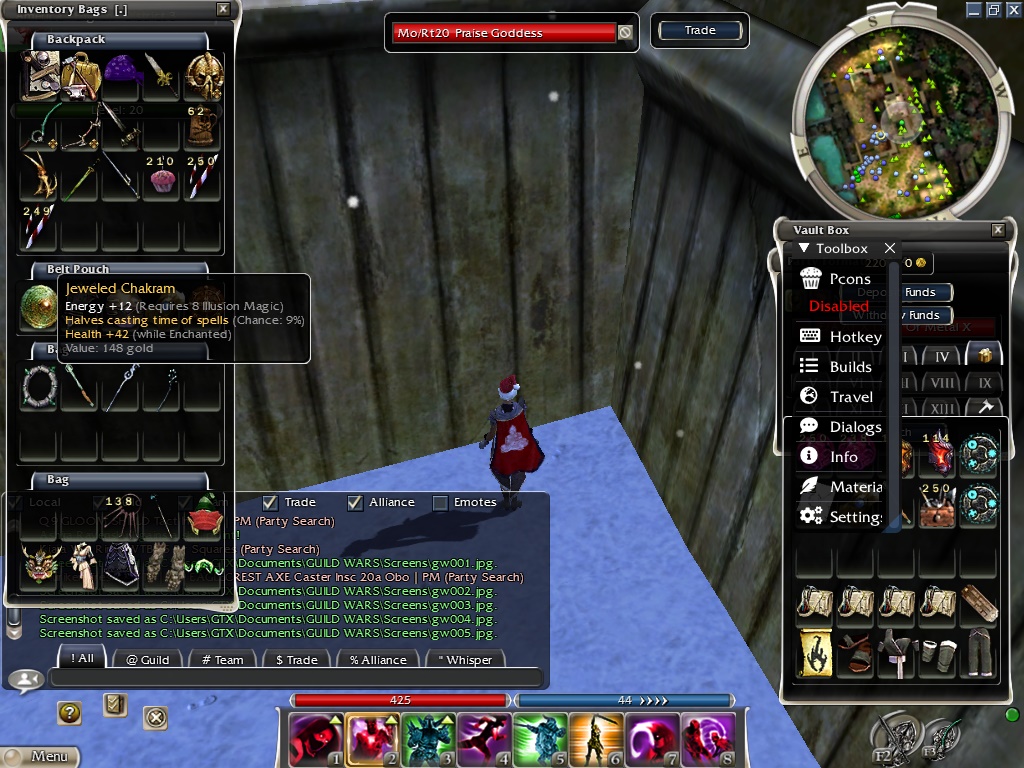Close the Inventory Bags window
Image resolution: width=1024 pixels, height=768 pixels.
tap(223, 10)
